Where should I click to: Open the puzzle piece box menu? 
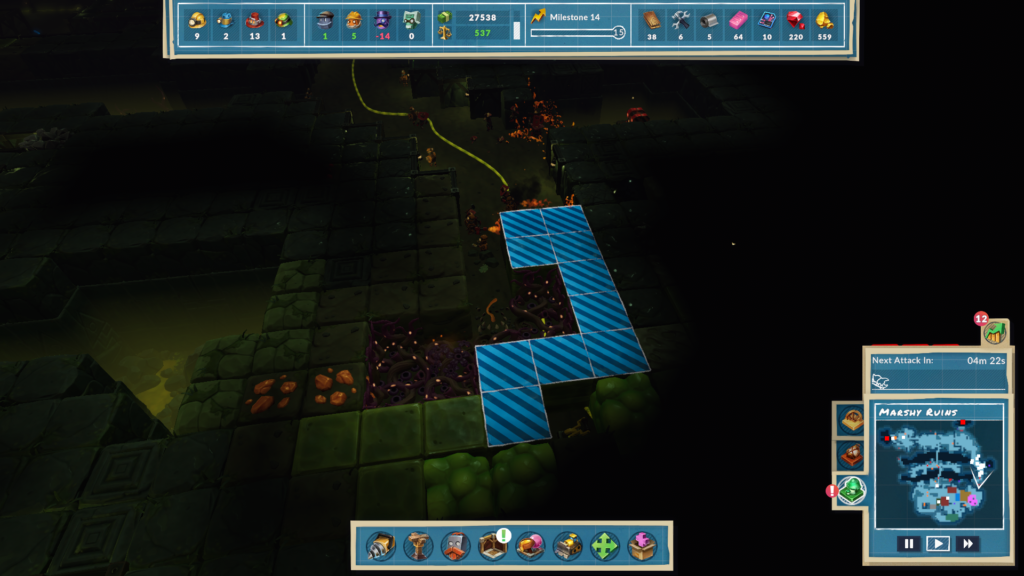642,546
